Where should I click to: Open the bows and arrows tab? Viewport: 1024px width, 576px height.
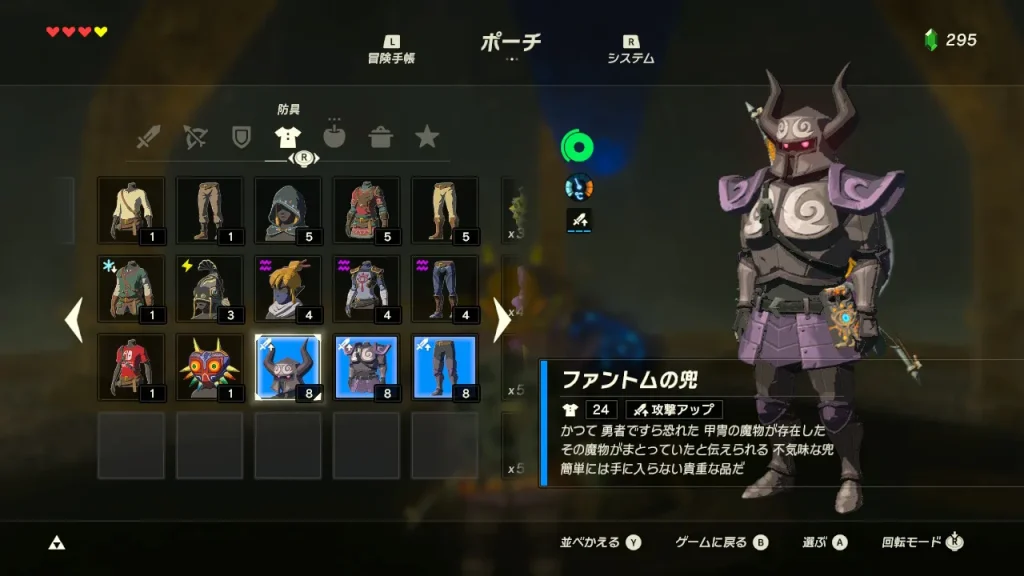coord(194,137)
